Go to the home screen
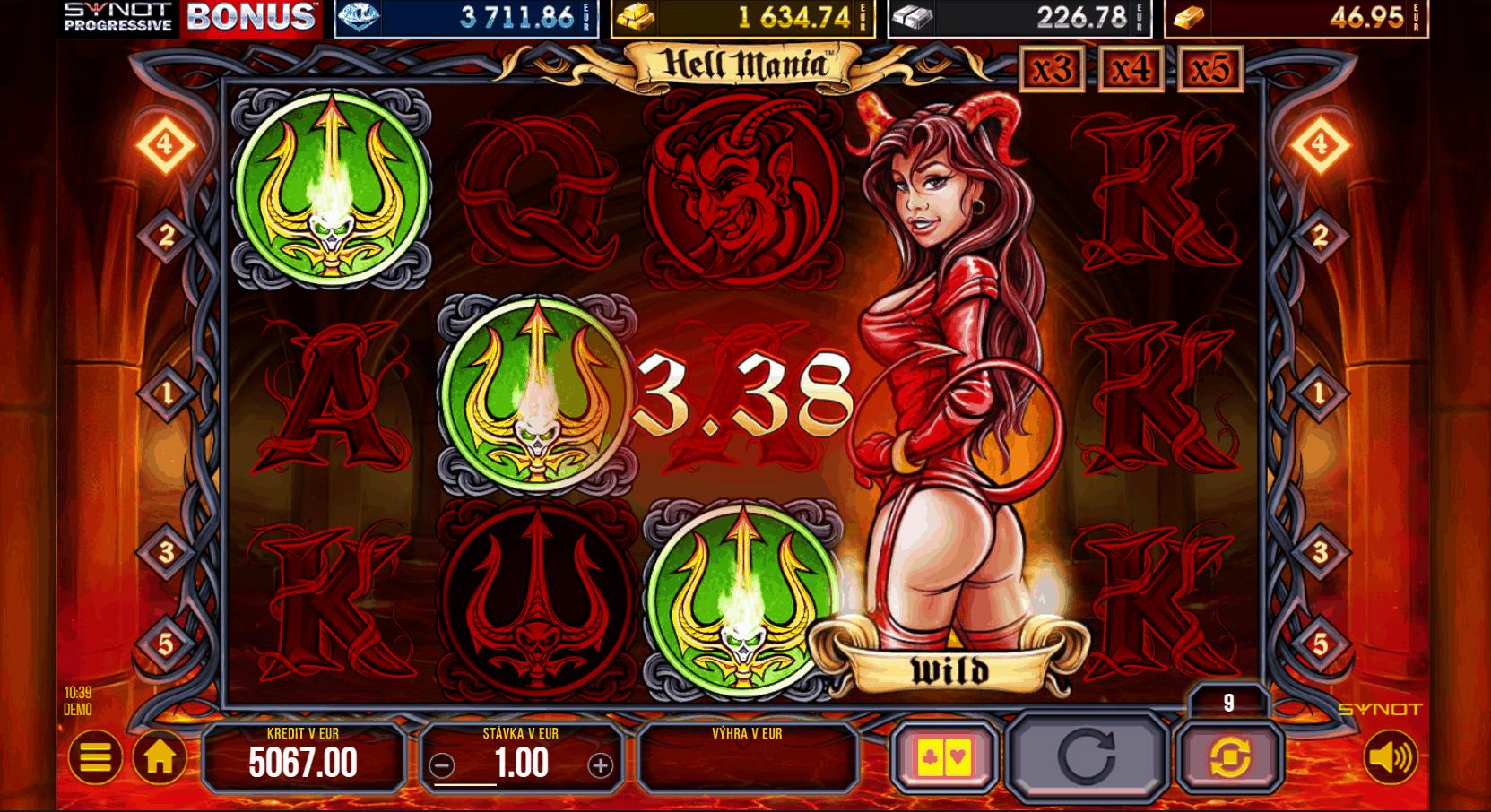 [160, 758]
